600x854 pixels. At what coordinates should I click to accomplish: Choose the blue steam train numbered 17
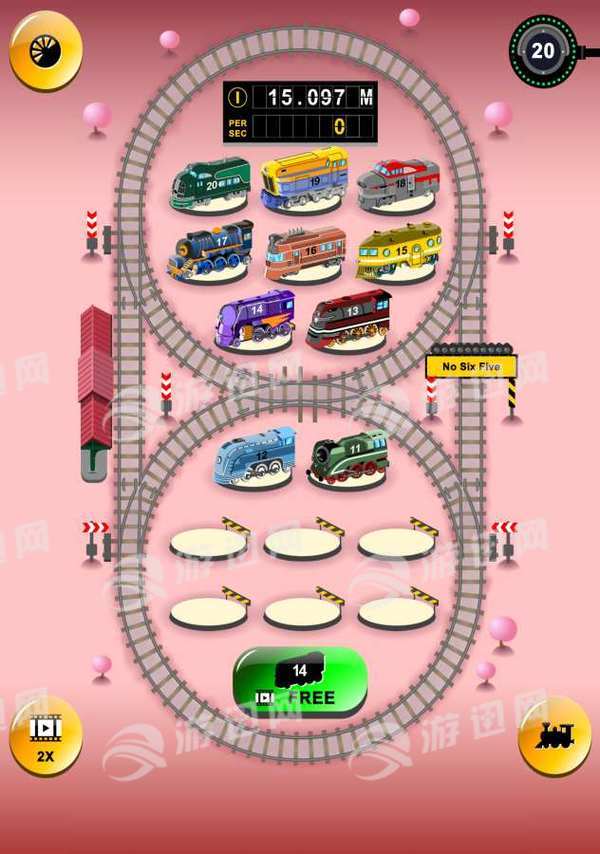coord(210,249)
